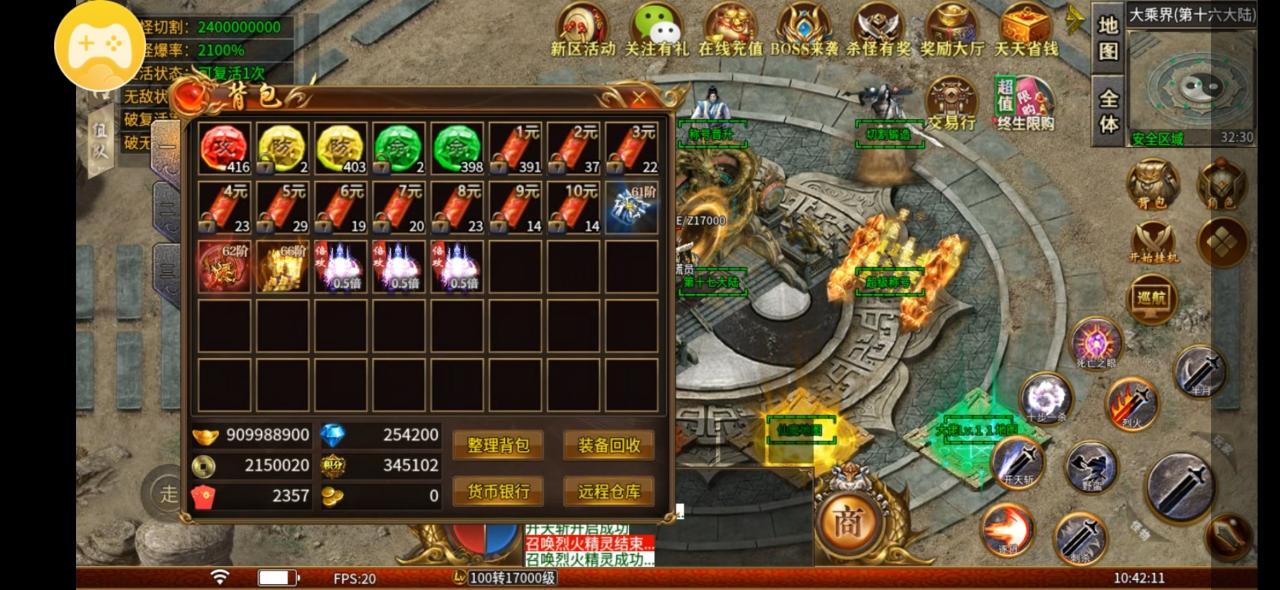Activate the 烈火 flame sword skill
Viewport: 1280px width, 590px height.
click(1131, 403)
